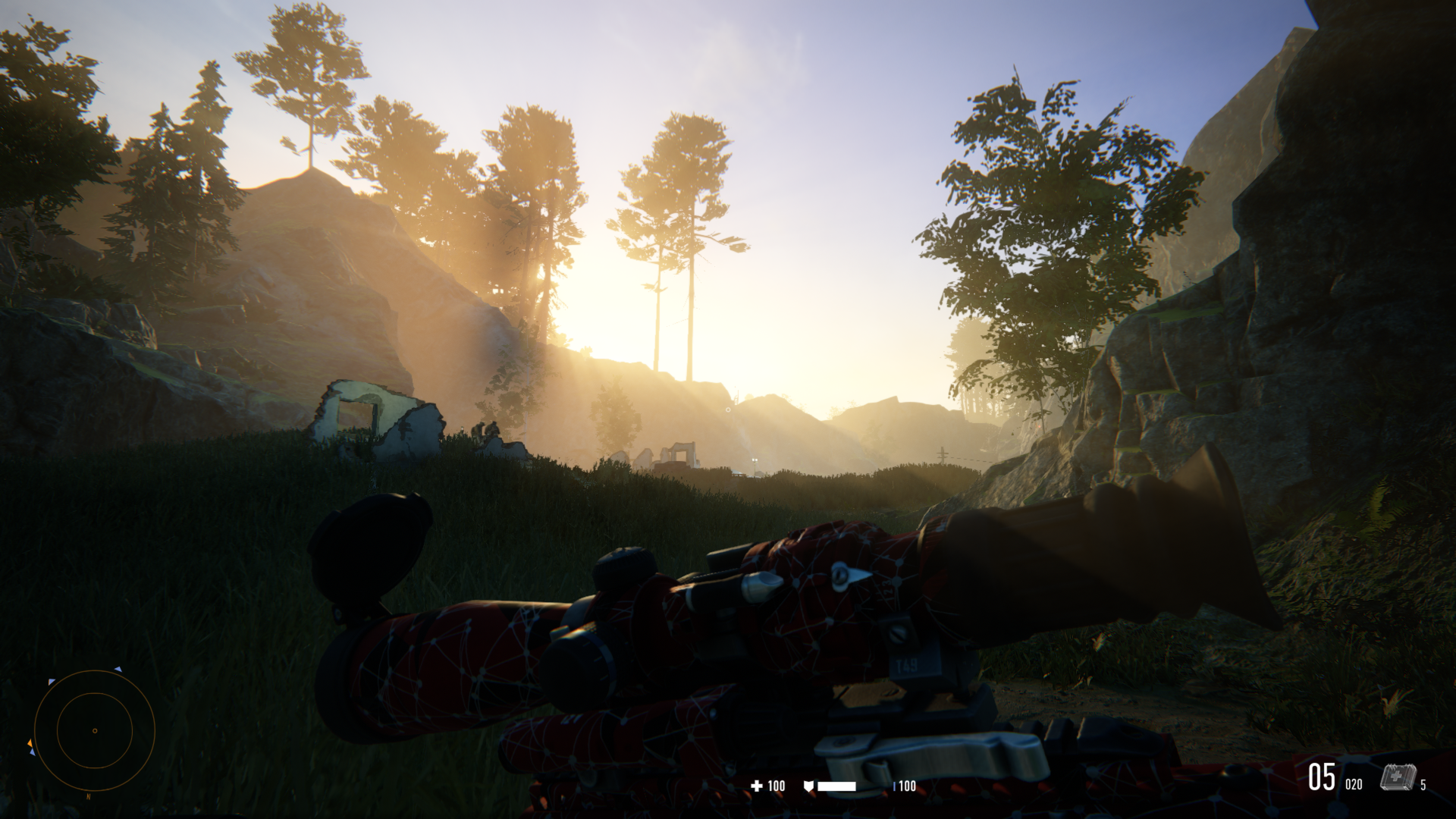
Task: Click the ammo counter reading 05
Action: [1321, 777]
